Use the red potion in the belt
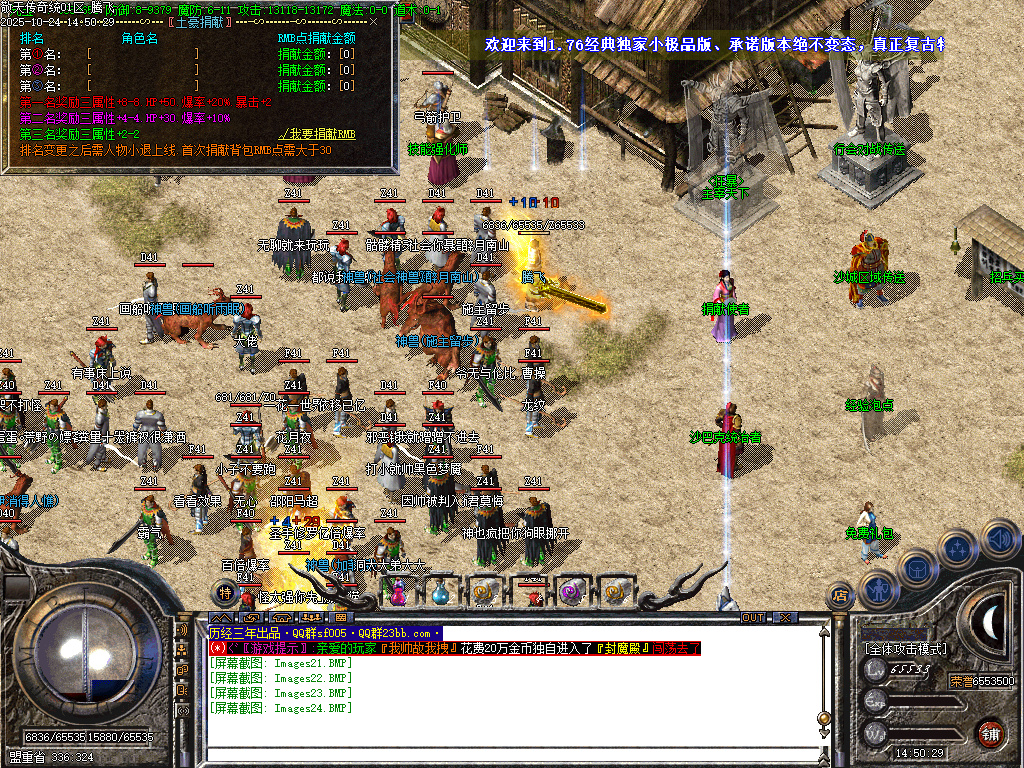Image resolution: width=1024 pixels, height=768 pixels. [x=398, y=593]
